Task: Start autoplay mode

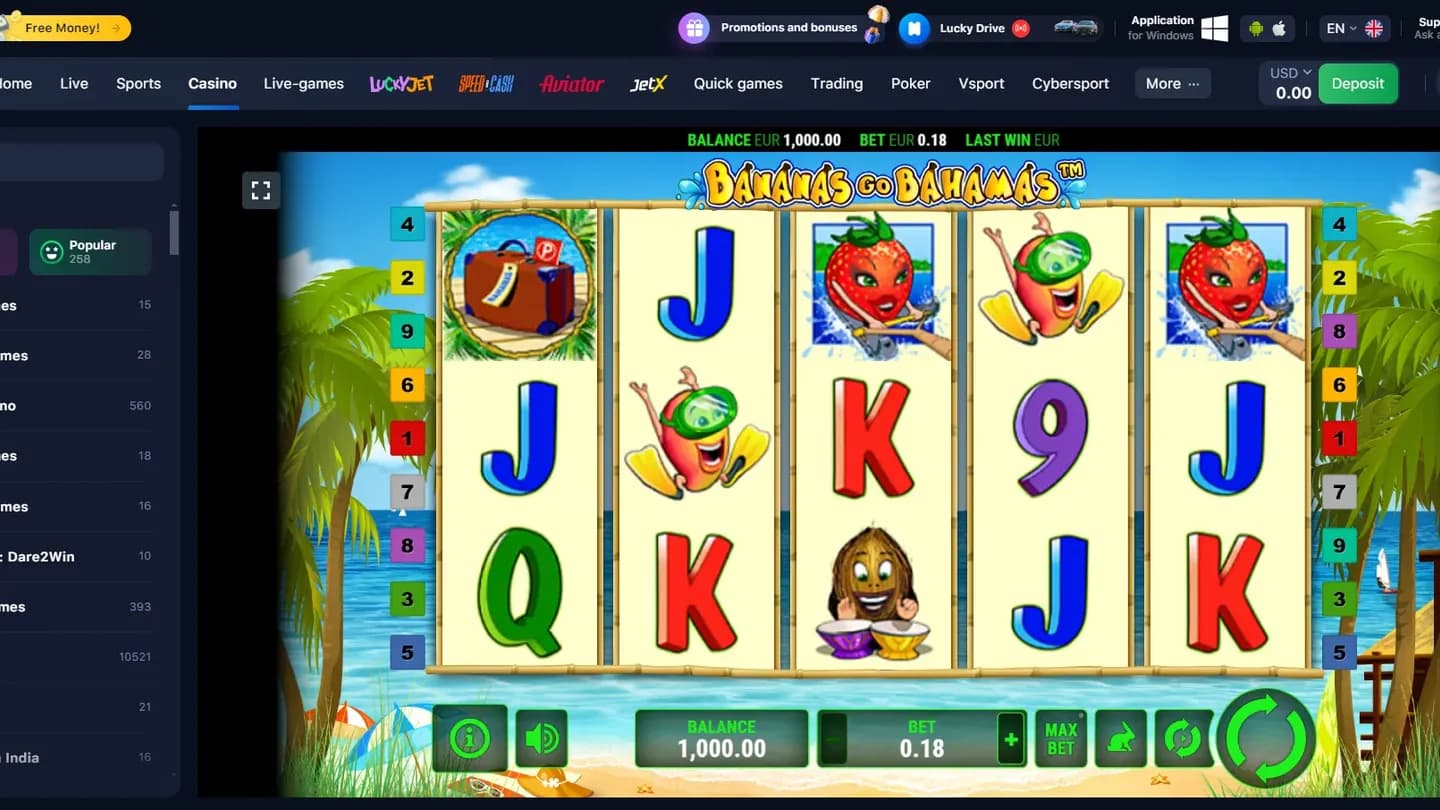Action: pos(1184,737)
